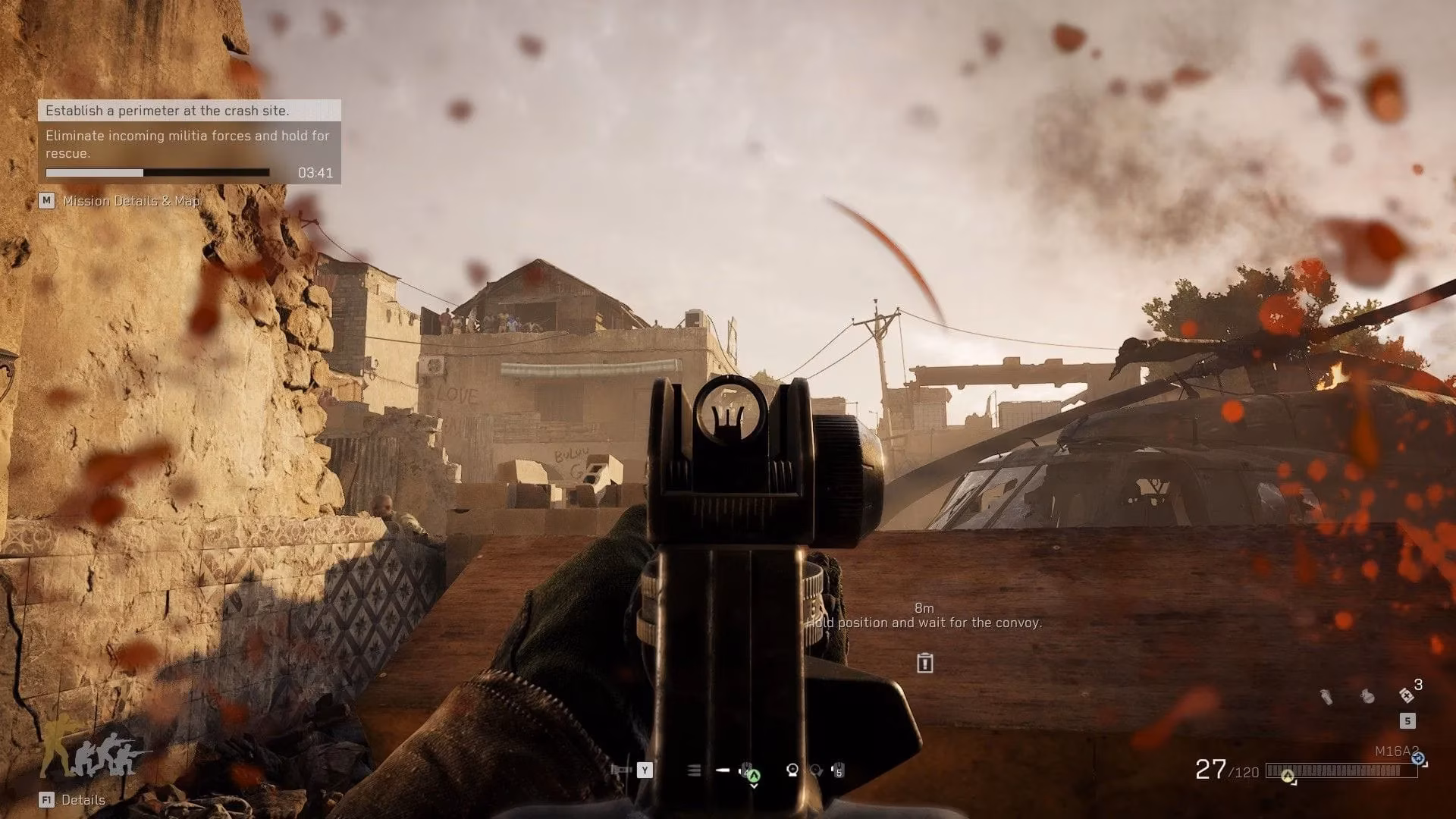Open Mission Details & Map

130,201
